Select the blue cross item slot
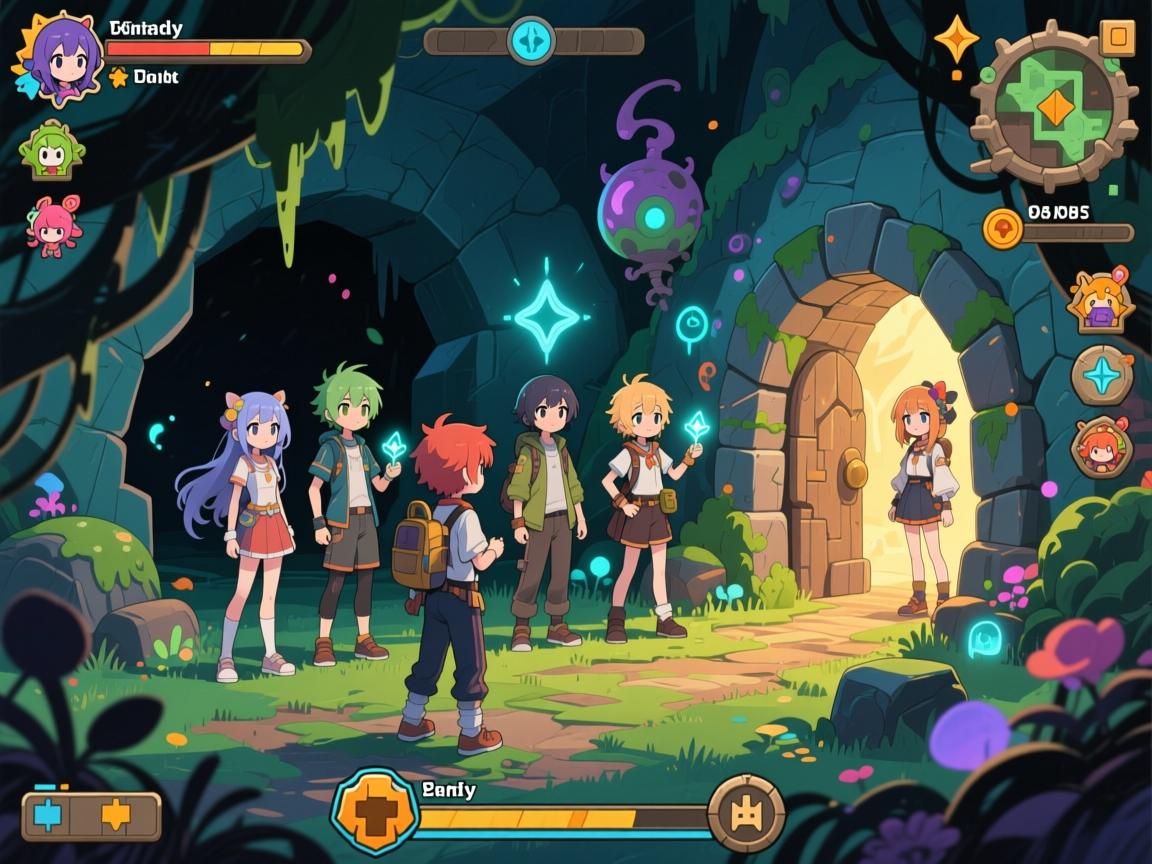 [x=48, y=815]
